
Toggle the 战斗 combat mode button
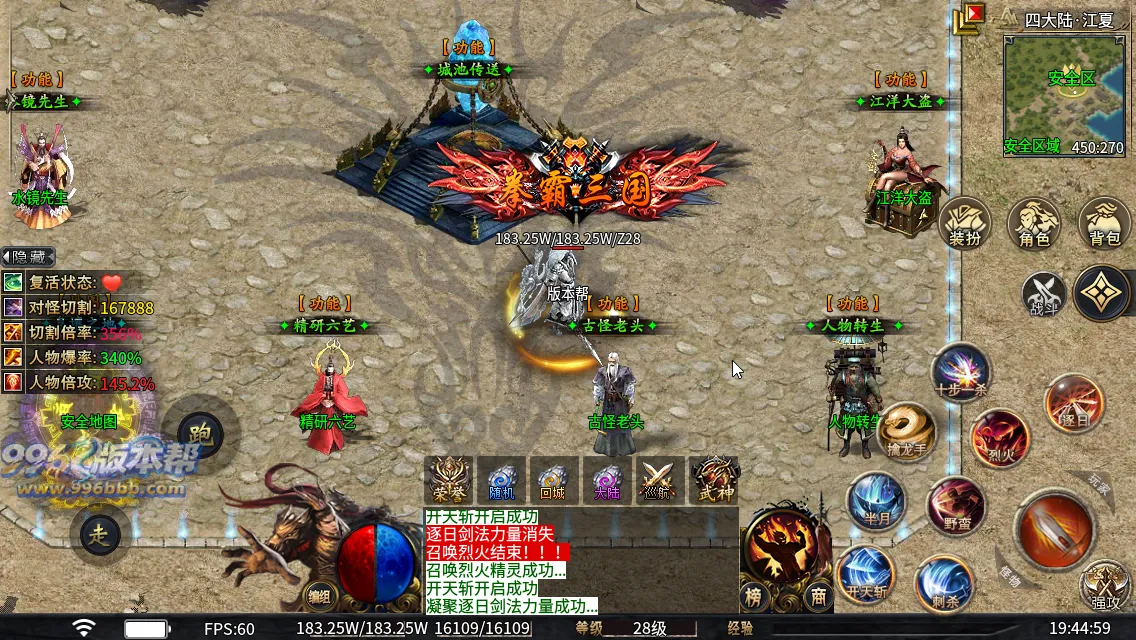coord(1043,294)
